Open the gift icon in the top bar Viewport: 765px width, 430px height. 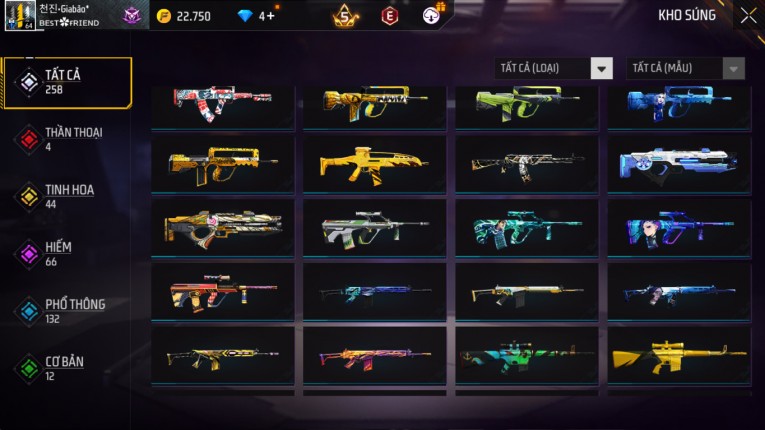coord(433,14)
